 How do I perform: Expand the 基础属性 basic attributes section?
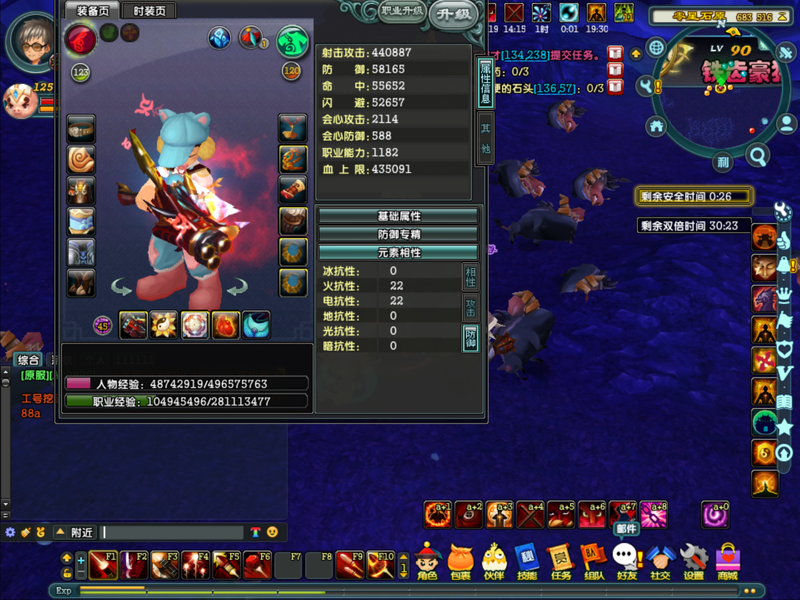pyautogui.click(x=398, y=216)
